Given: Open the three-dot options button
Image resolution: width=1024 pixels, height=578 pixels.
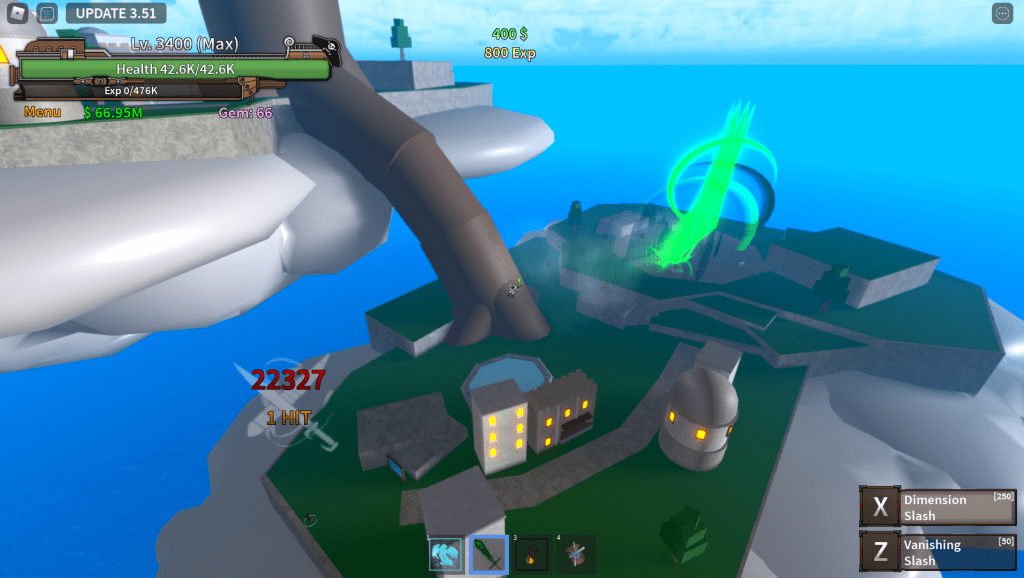Looking at the screenshot, I should (1003, 13).
